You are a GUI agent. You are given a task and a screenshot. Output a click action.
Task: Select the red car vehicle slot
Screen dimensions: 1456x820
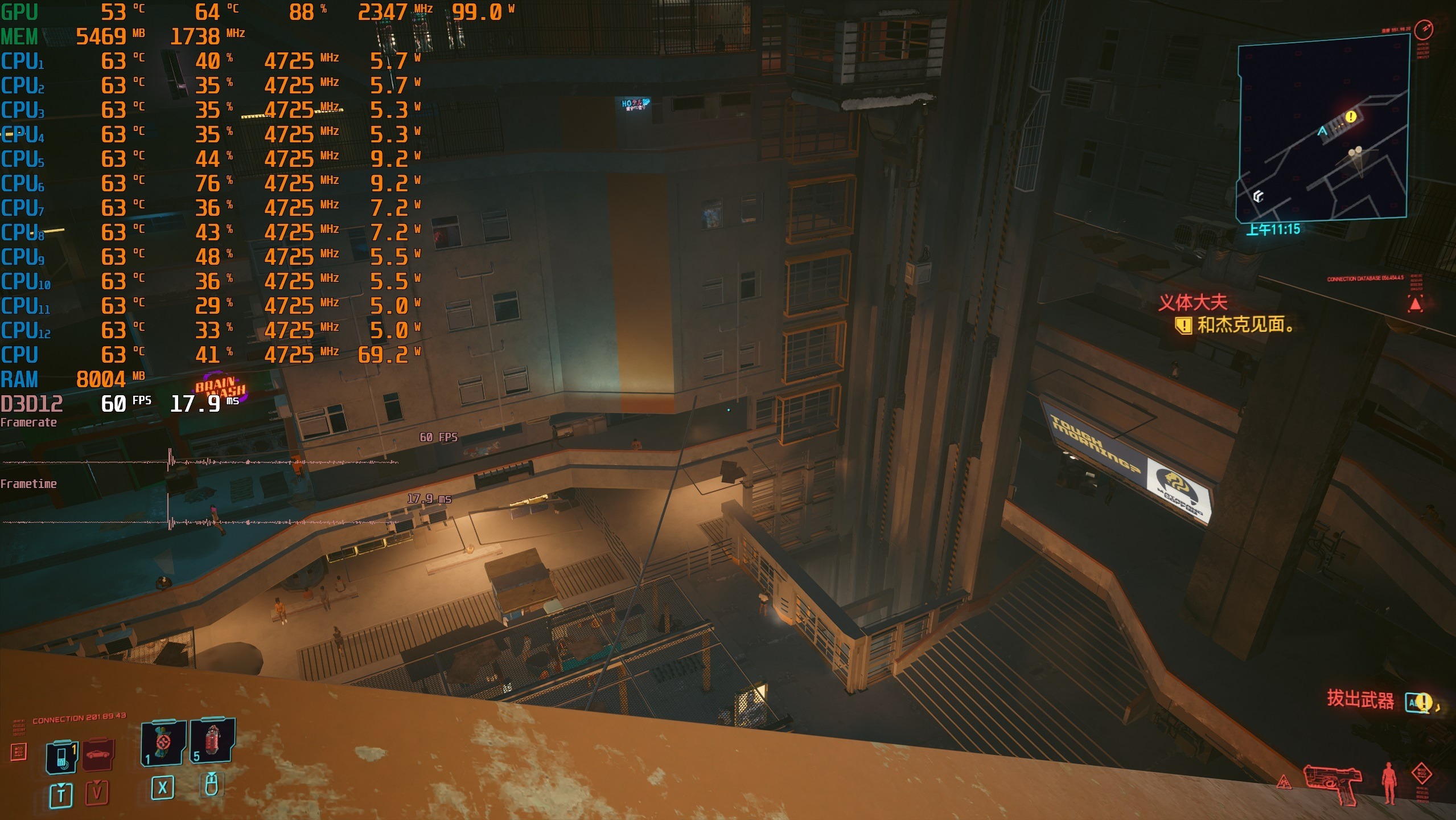[98, 755]
